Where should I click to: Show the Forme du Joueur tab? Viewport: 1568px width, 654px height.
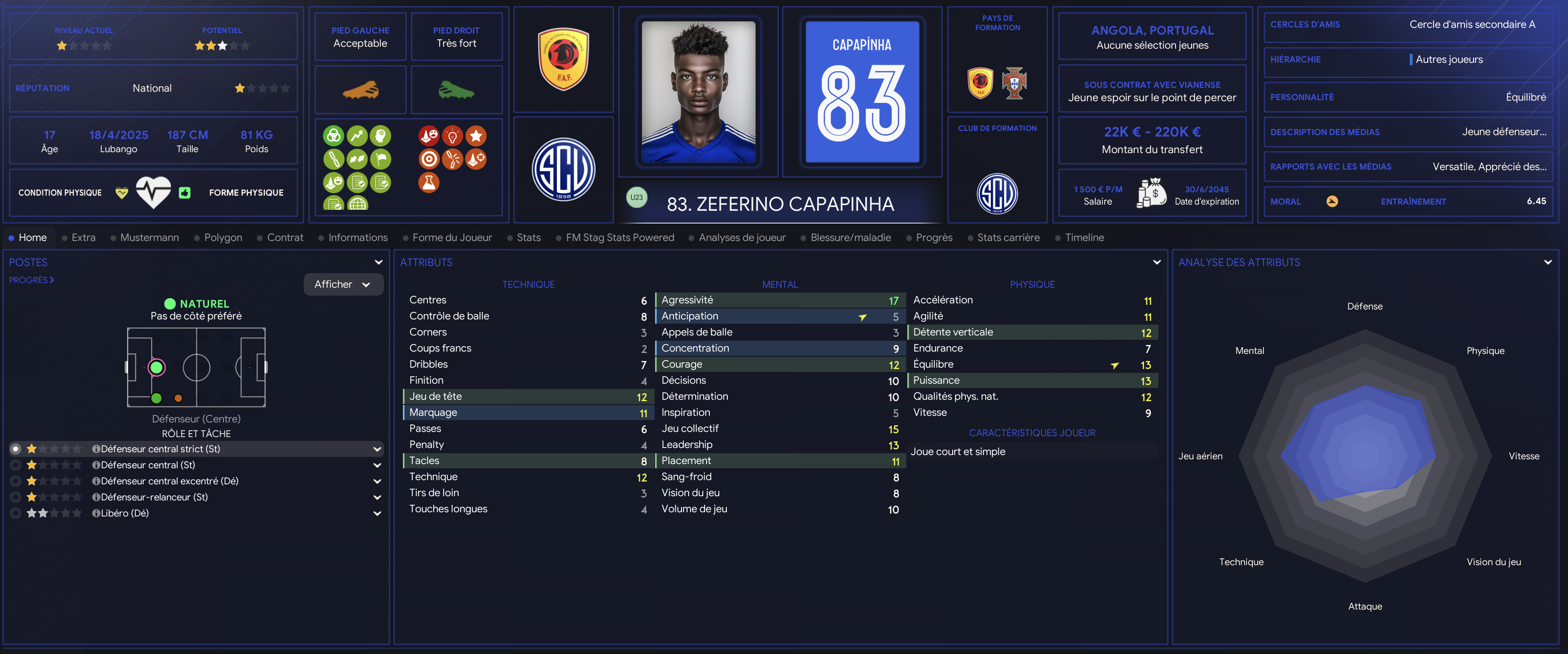pyautogui.click(x=452, y=238)
